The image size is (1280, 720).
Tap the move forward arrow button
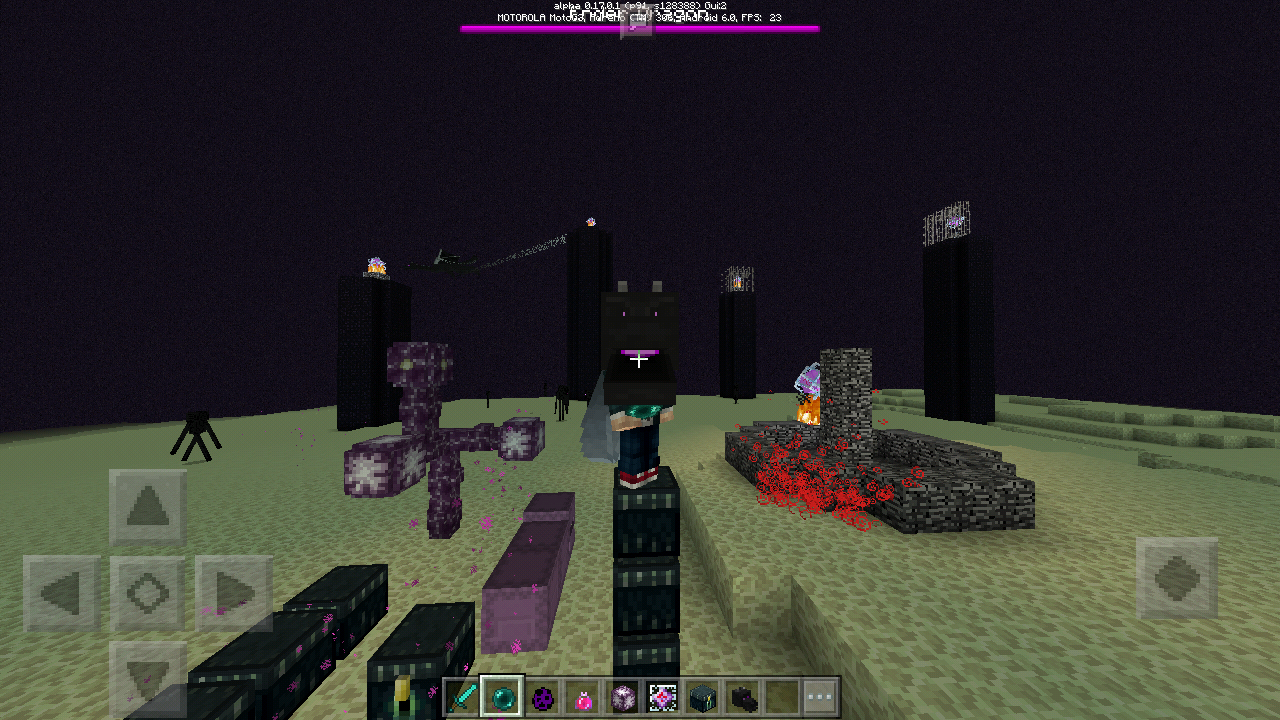[148, 508]
